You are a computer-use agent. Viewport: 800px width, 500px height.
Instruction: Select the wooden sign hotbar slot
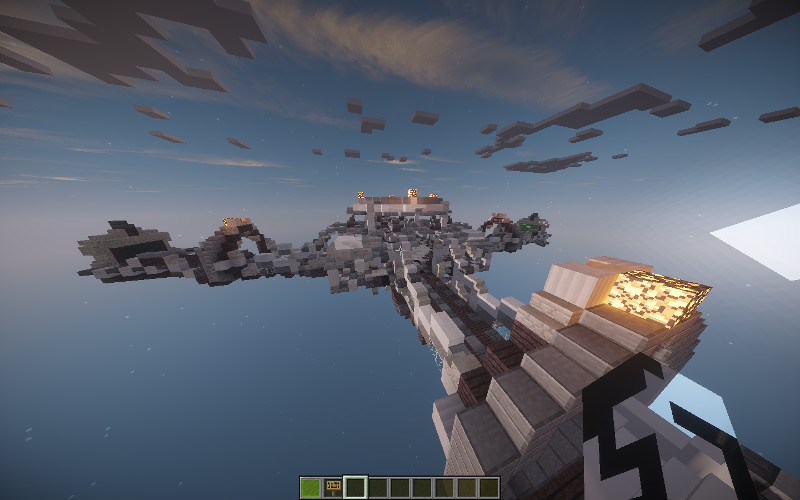333,487
